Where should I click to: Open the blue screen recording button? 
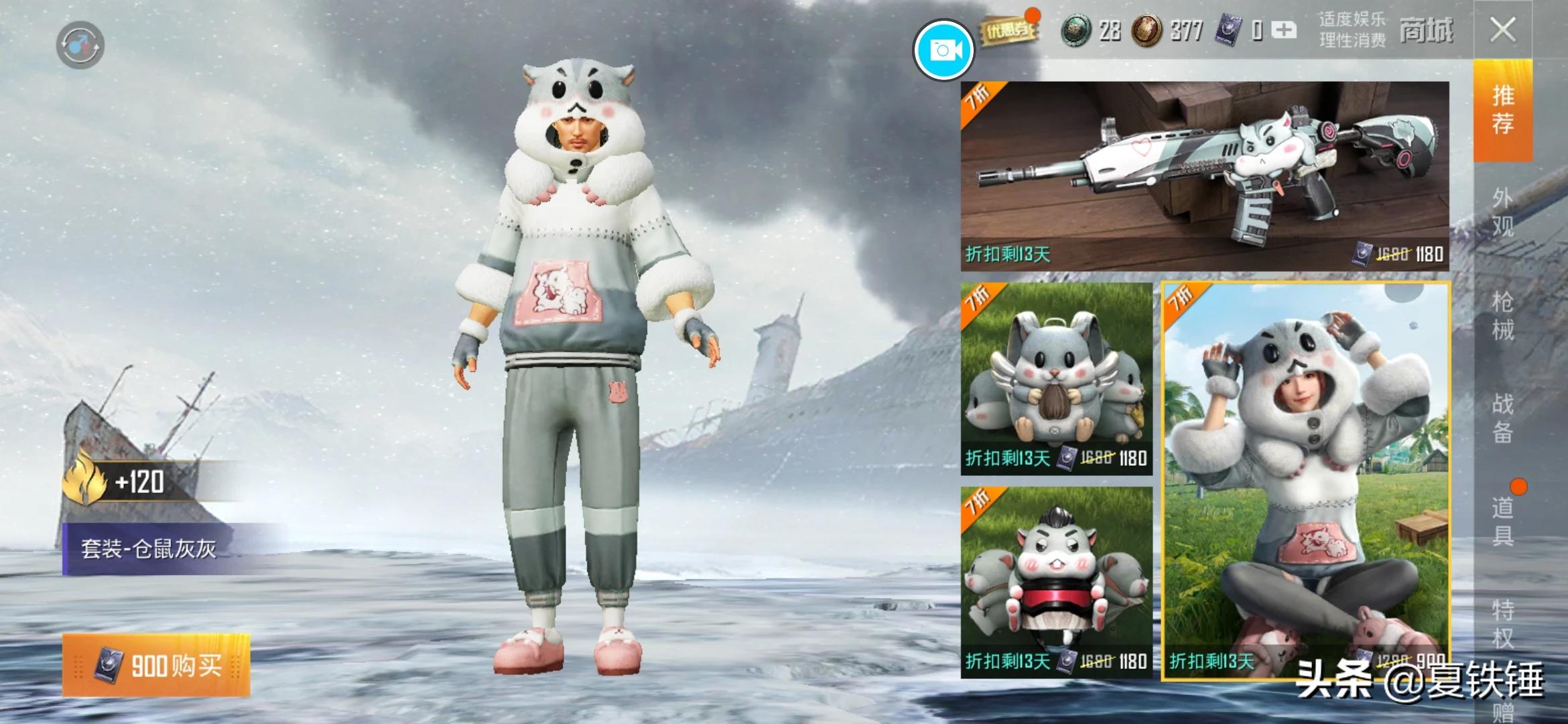click(943, 50)
